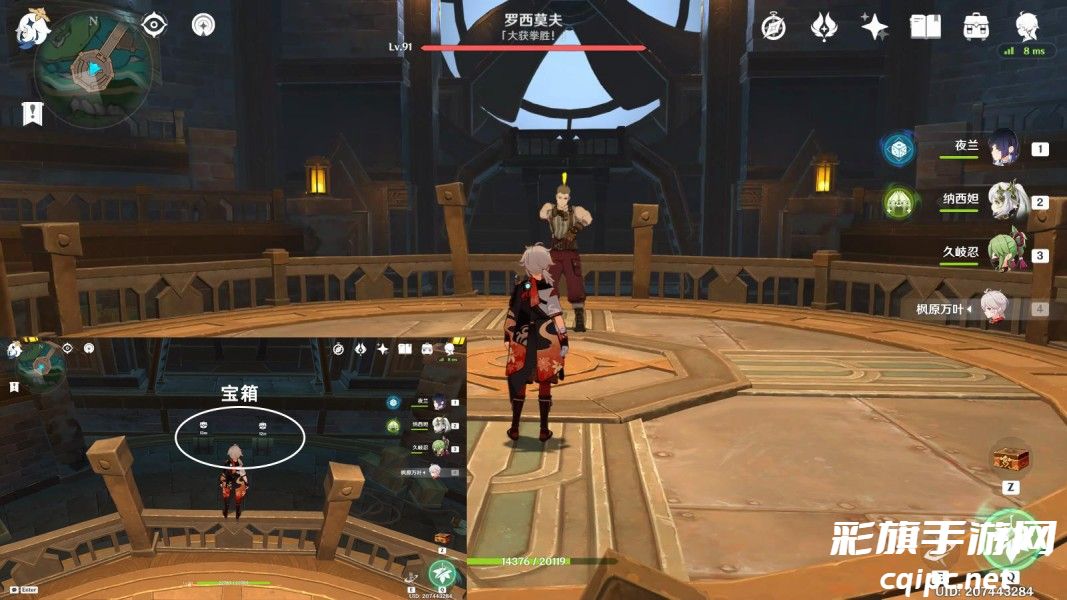Image resolution: width=1067 pixels, height=600 pixels.
Task: Use the red treasure box gadget
Action: tap(1010, 459)
